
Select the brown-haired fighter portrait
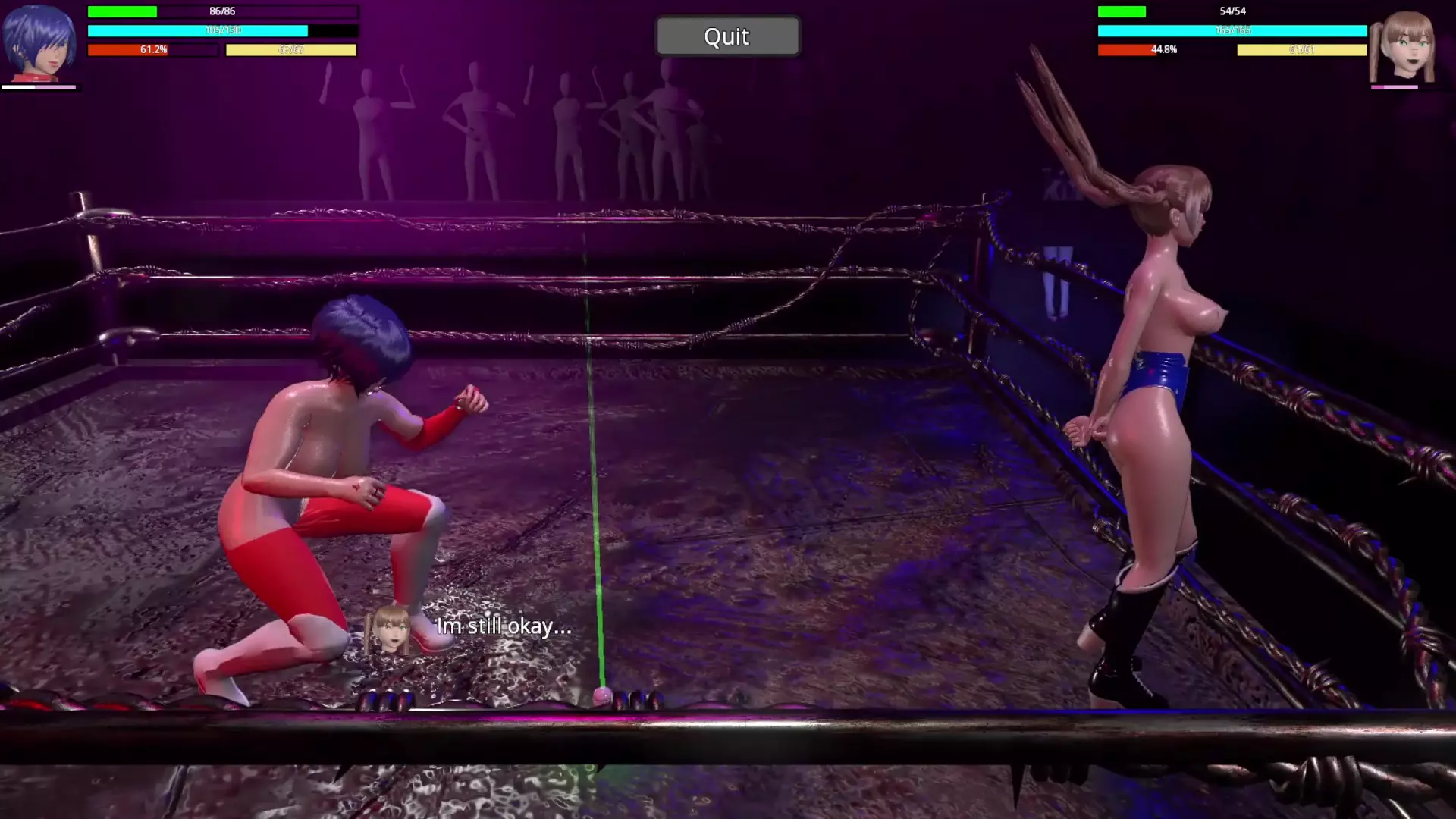(1404, 45)
